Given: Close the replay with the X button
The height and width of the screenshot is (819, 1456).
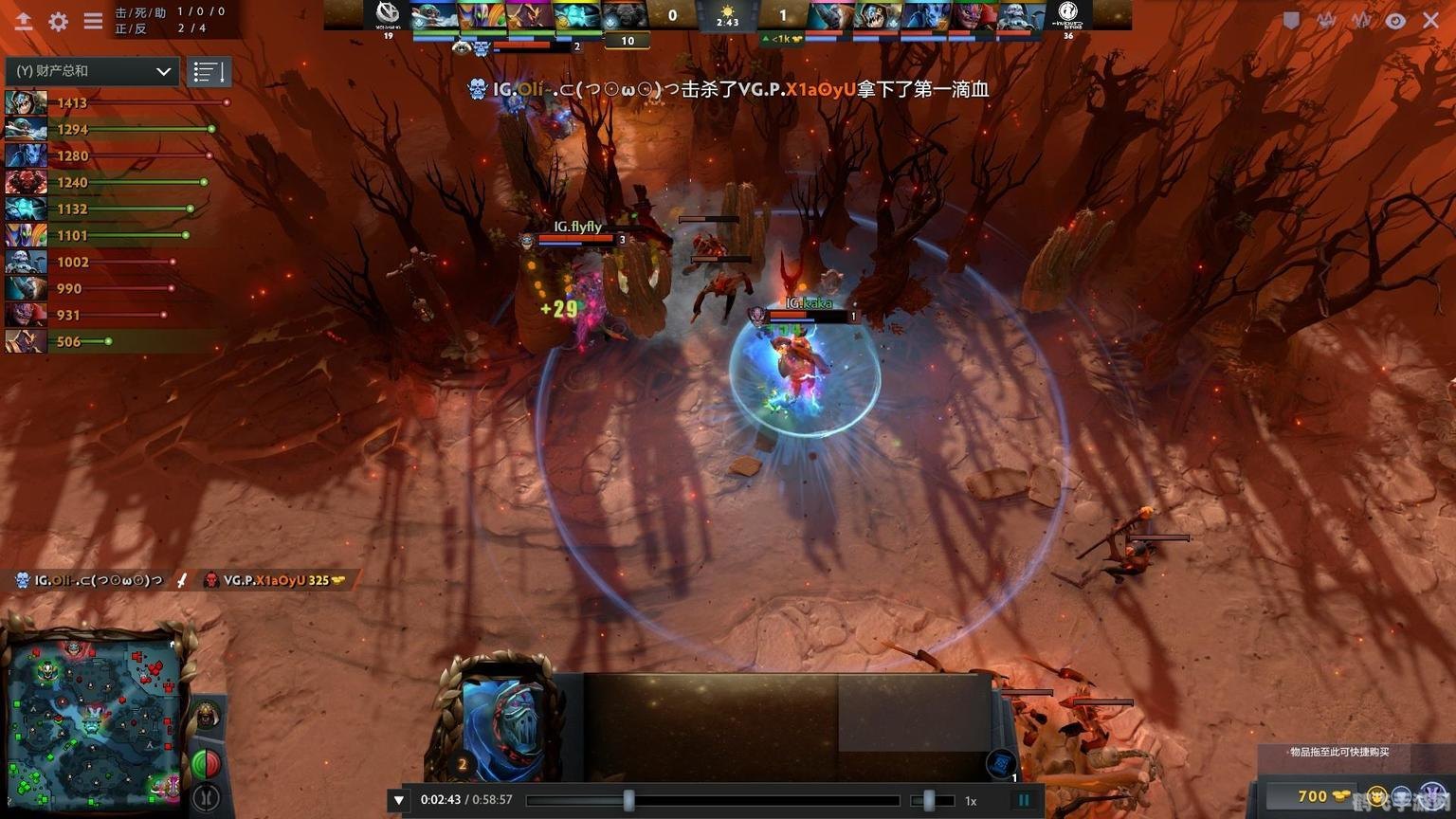Looking at the screenshot, I should click(x=1430, y=20).
